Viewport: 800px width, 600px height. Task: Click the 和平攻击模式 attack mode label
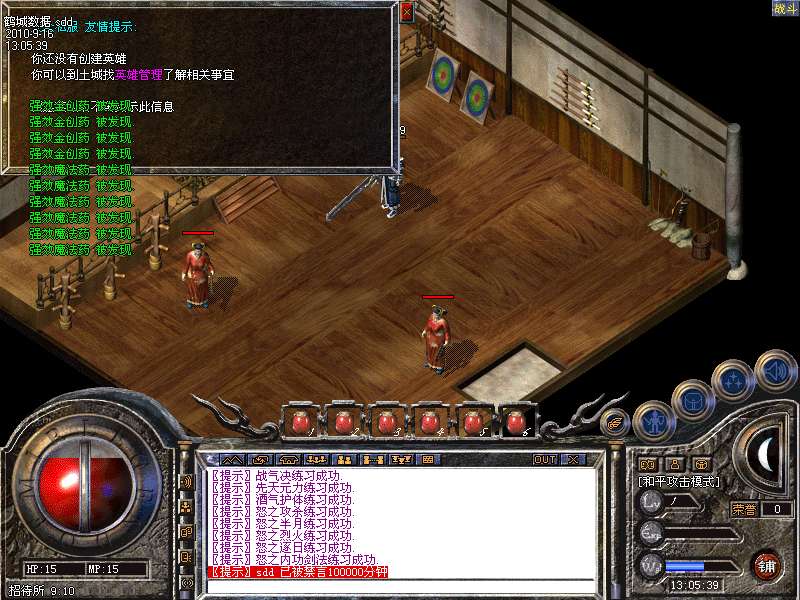[680, 481]
